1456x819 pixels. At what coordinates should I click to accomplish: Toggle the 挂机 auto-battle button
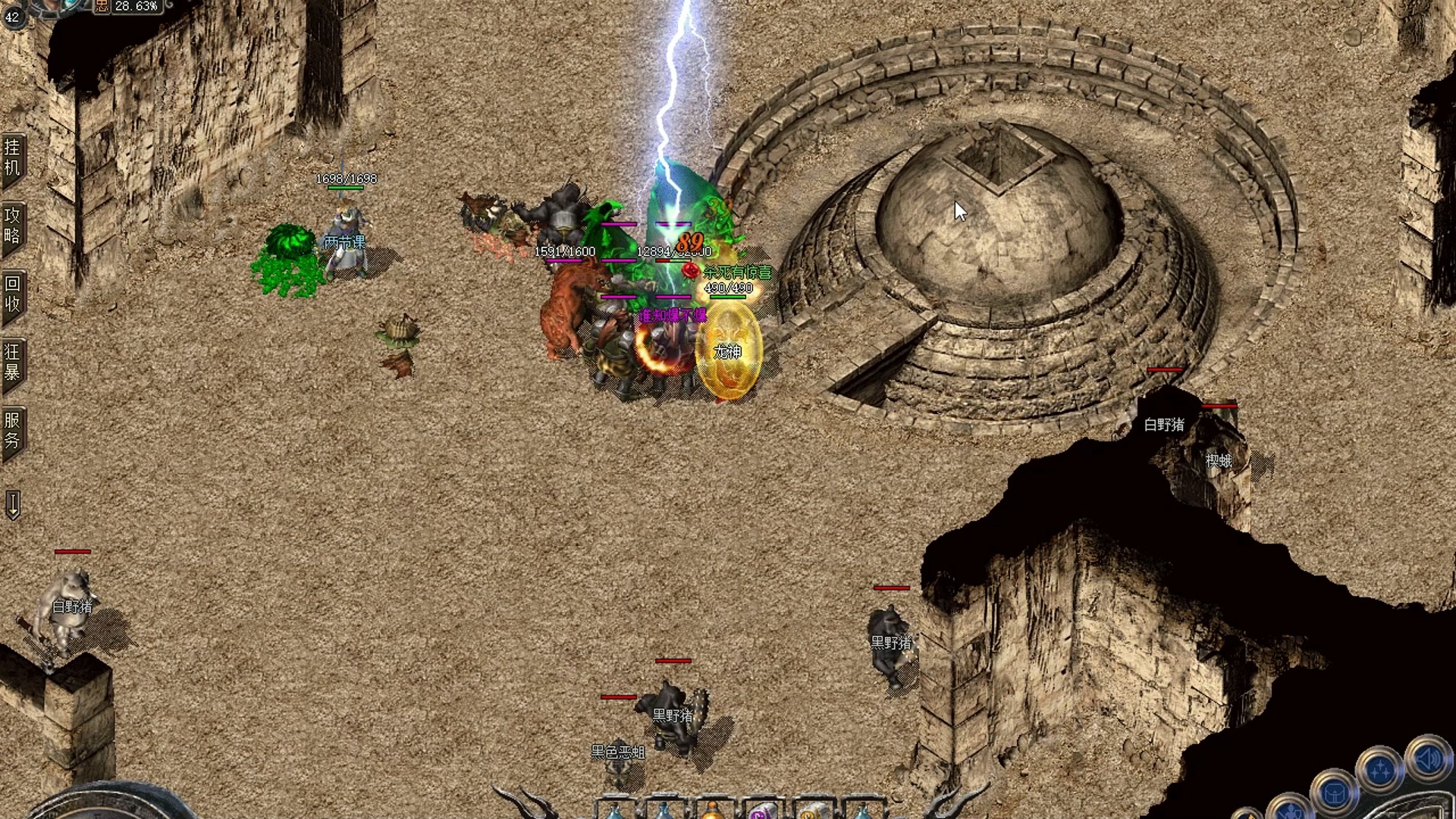pos(13,157)
